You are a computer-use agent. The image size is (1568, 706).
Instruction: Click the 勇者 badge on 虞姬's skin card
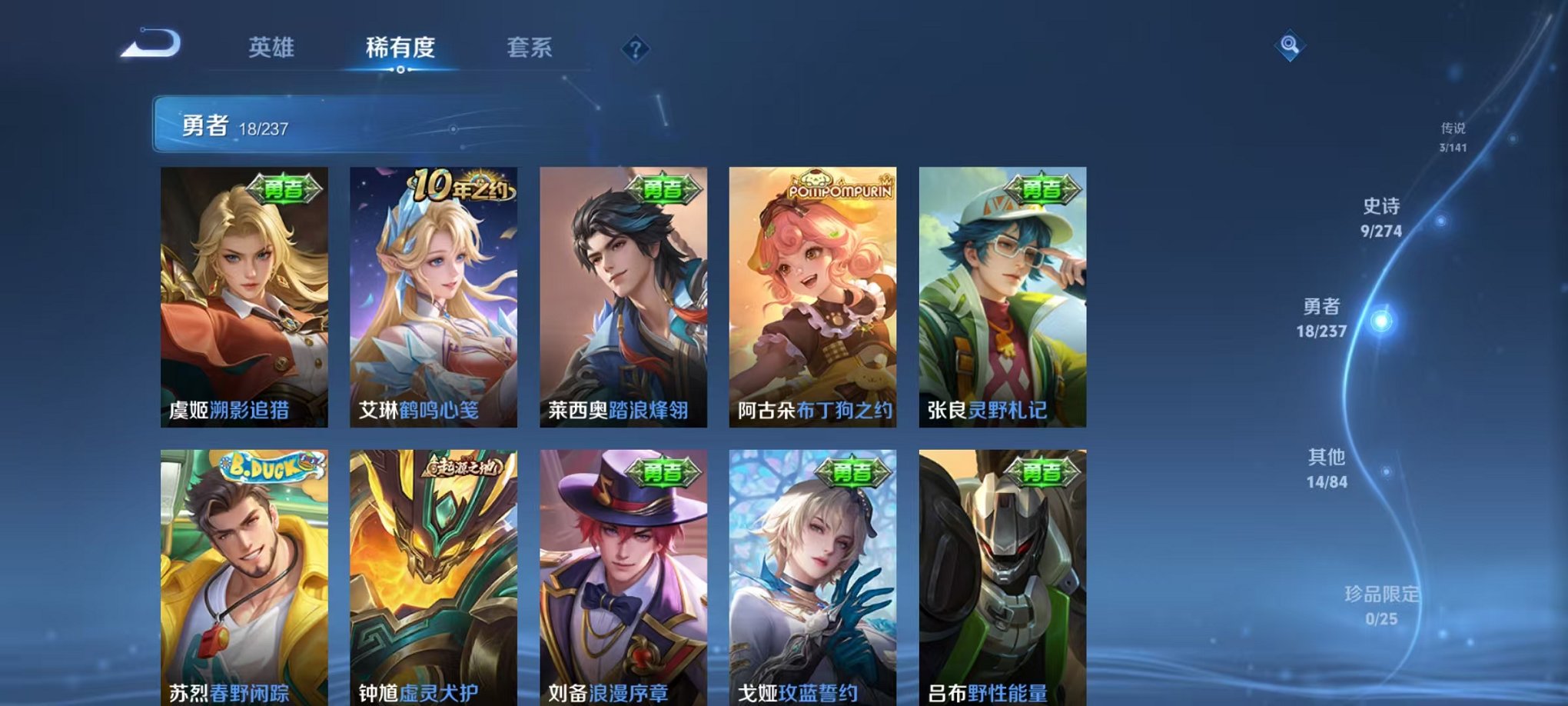[286, 187]
